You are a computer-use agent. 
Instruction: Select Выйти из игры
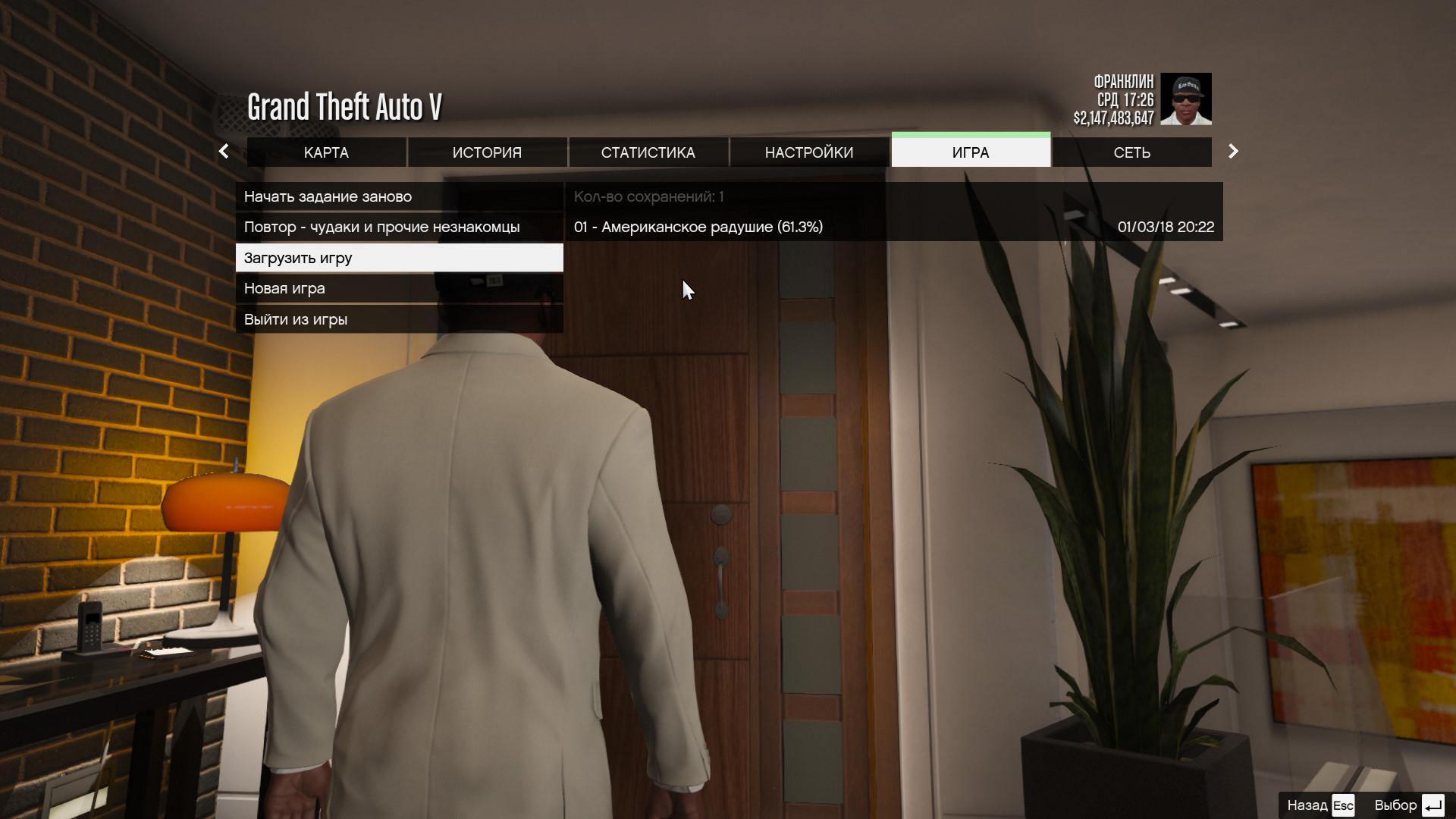pos(399,319)
